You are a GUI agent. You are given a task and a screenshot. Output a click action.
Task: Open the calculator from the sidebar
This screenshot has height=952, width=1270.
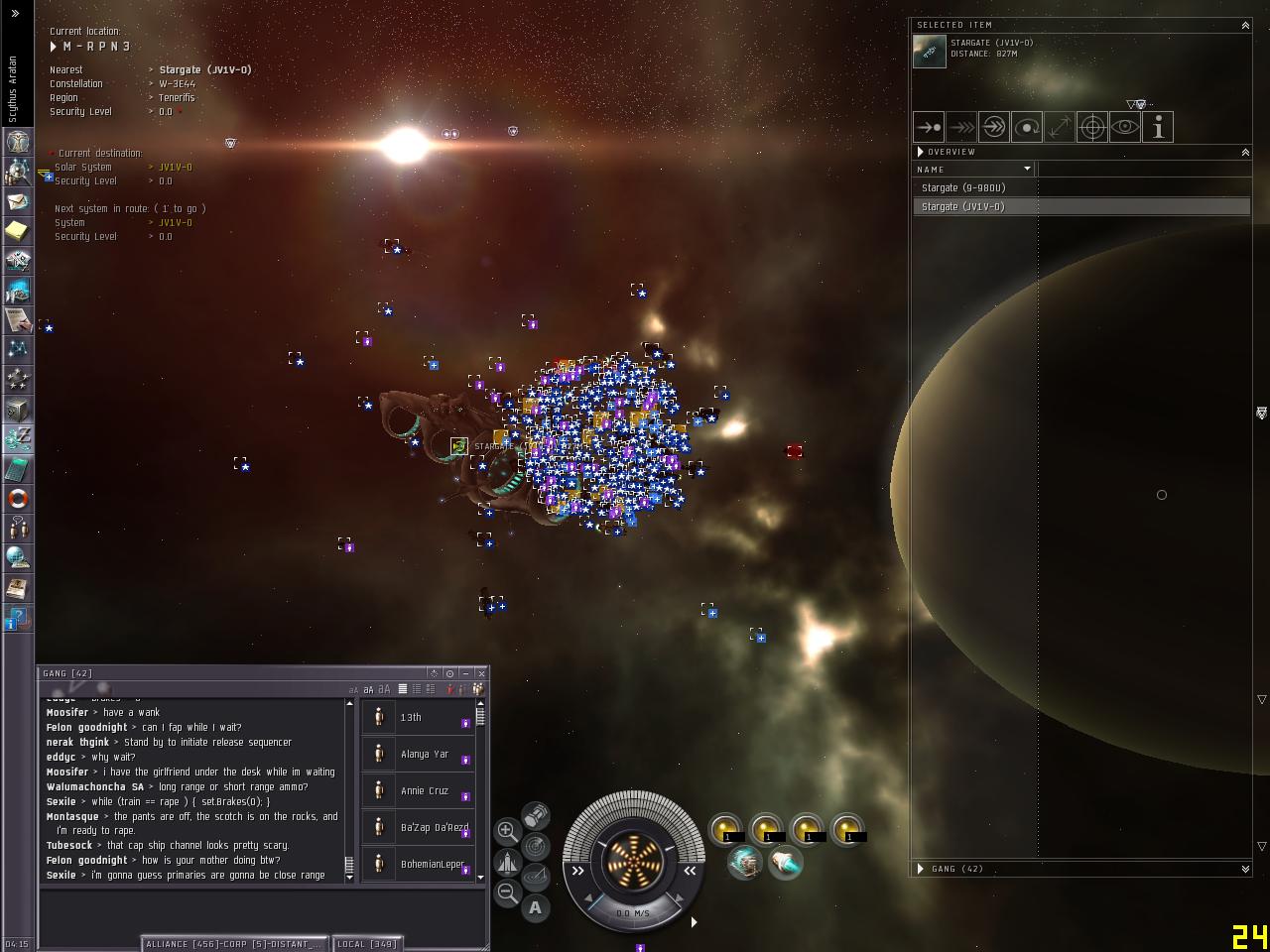[18, 469]
